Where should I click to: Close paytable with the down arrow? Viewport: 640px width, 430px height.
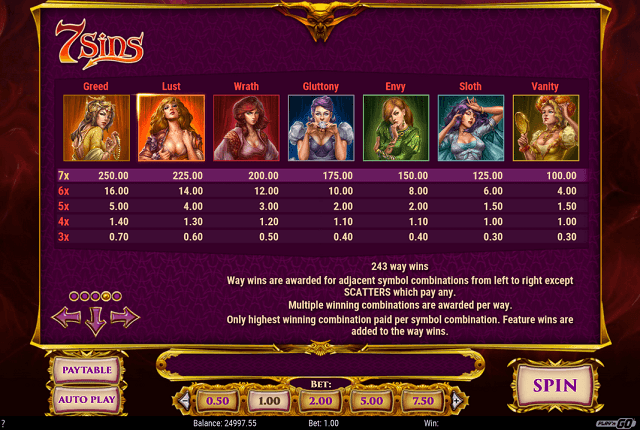pyautogui.click(x=96, y=321)
